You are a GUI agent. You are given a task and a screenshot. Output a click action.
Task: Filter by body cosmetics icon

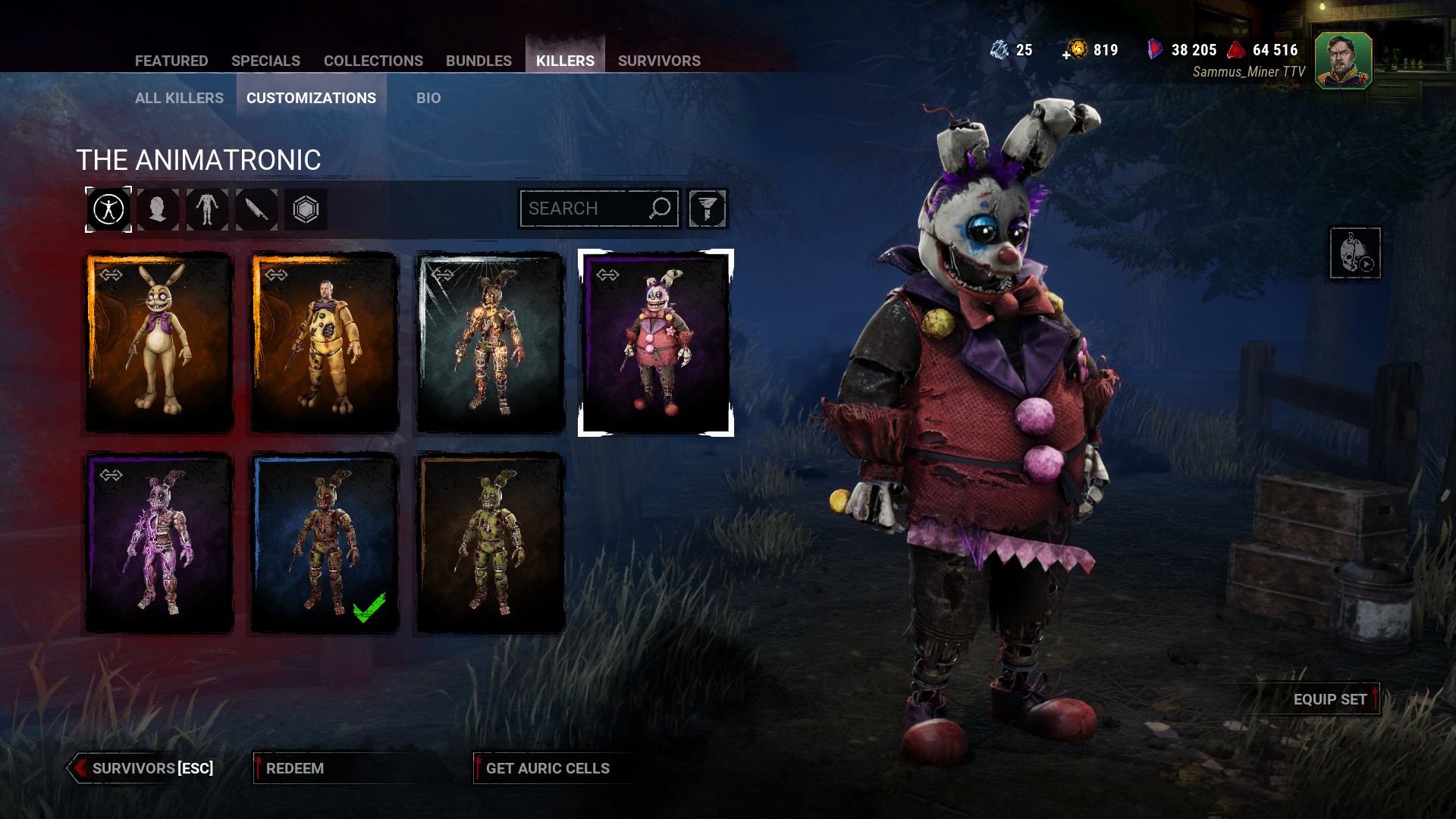pos(207,209)
